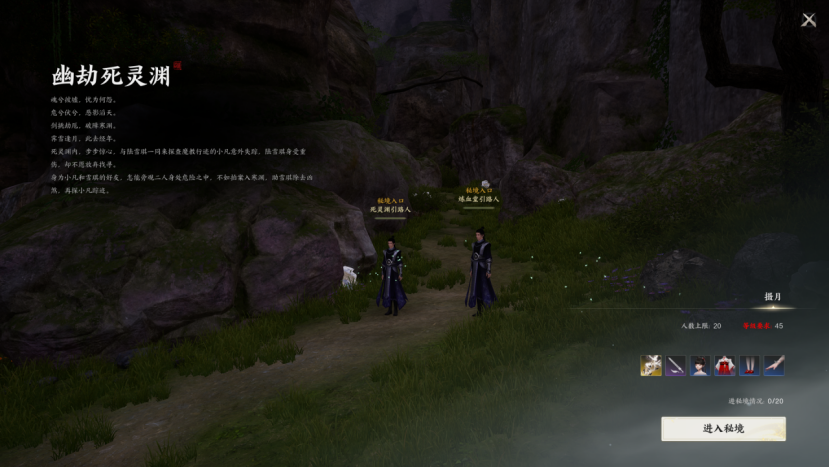View the girl hairstyle reward icon

point(700,366)
